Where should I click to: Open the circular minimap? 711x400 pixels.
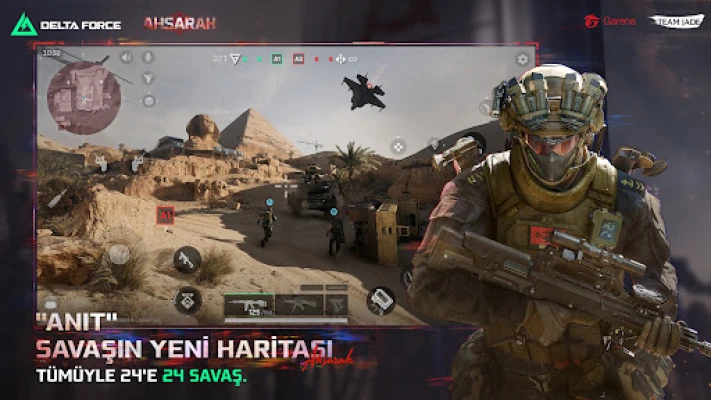tap(84, 97)
